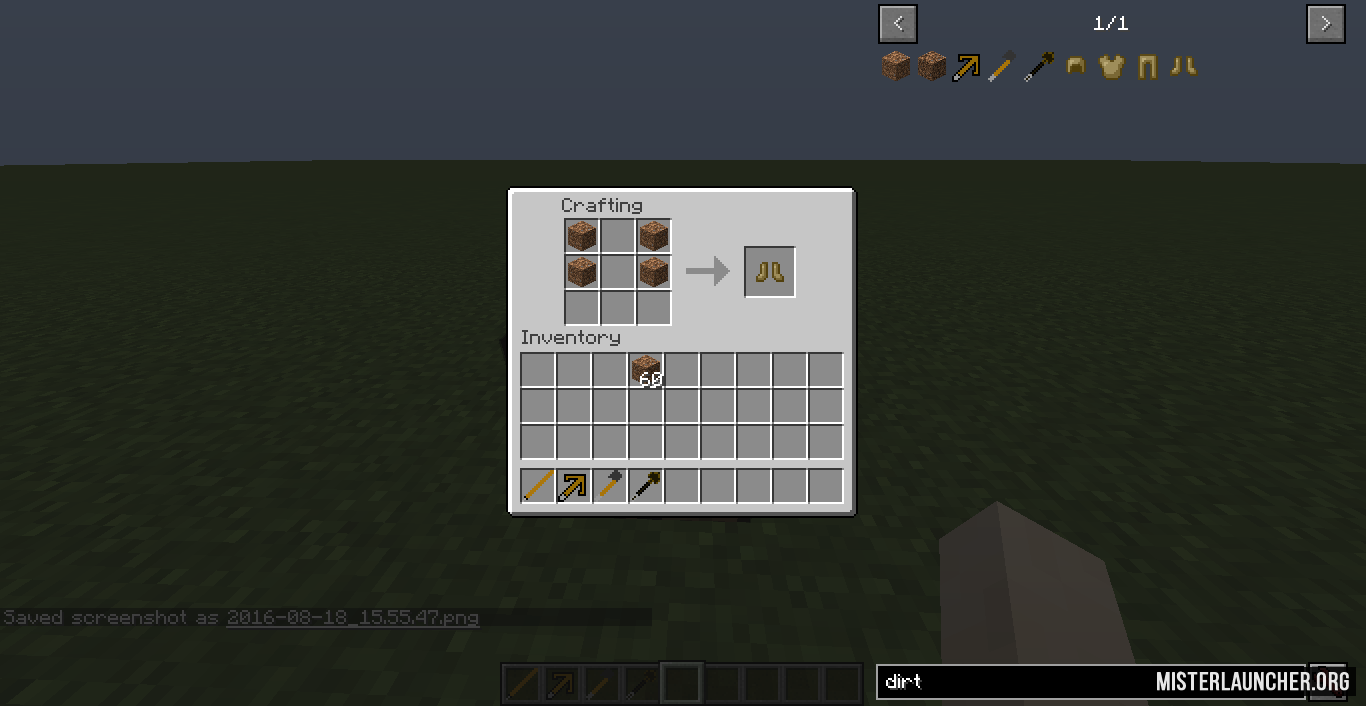Choose the leggings in the item list

pyautogui.click(x=1148, y=67)
